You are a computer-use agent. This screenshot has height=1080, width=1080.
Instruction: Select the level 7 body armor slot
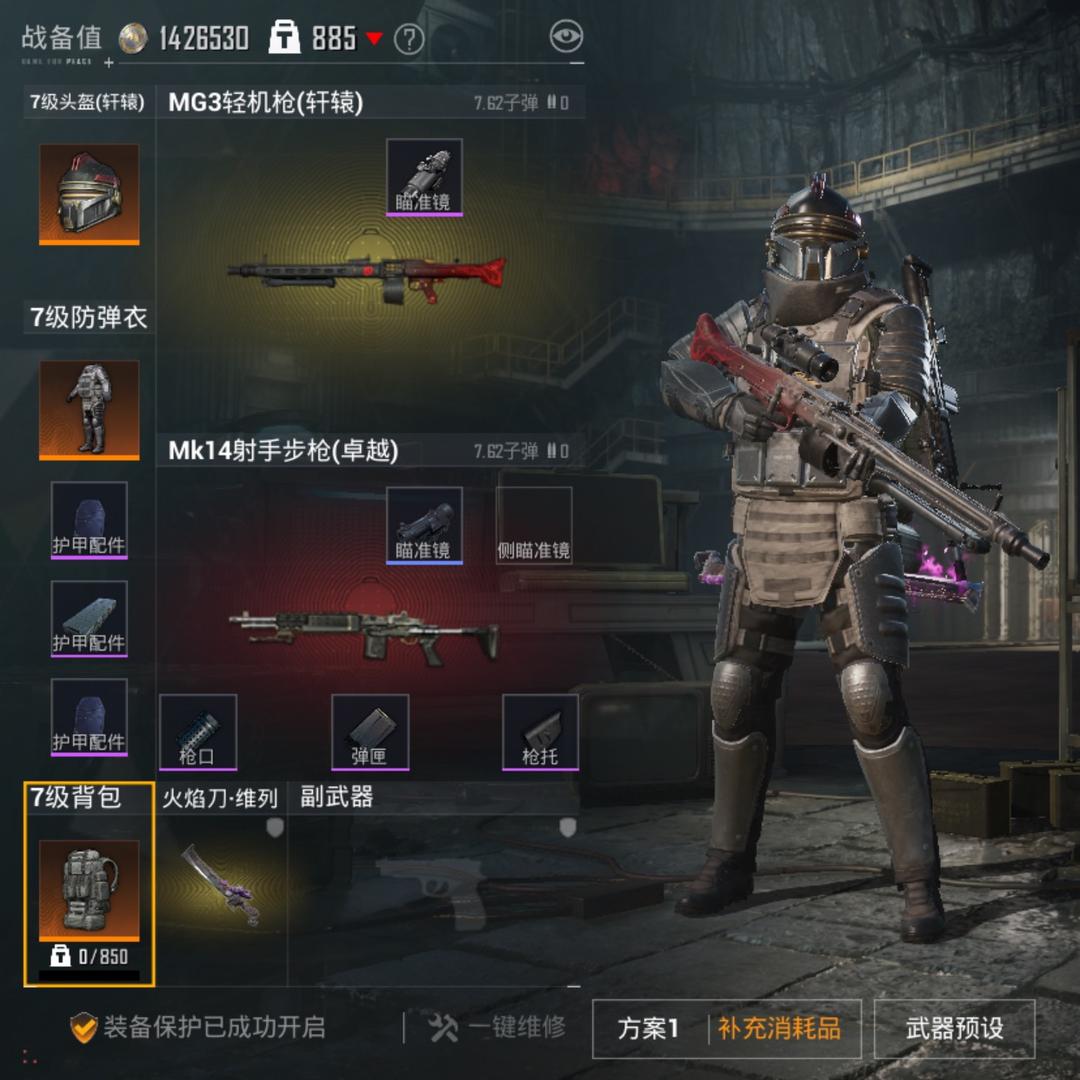point(89,410)
